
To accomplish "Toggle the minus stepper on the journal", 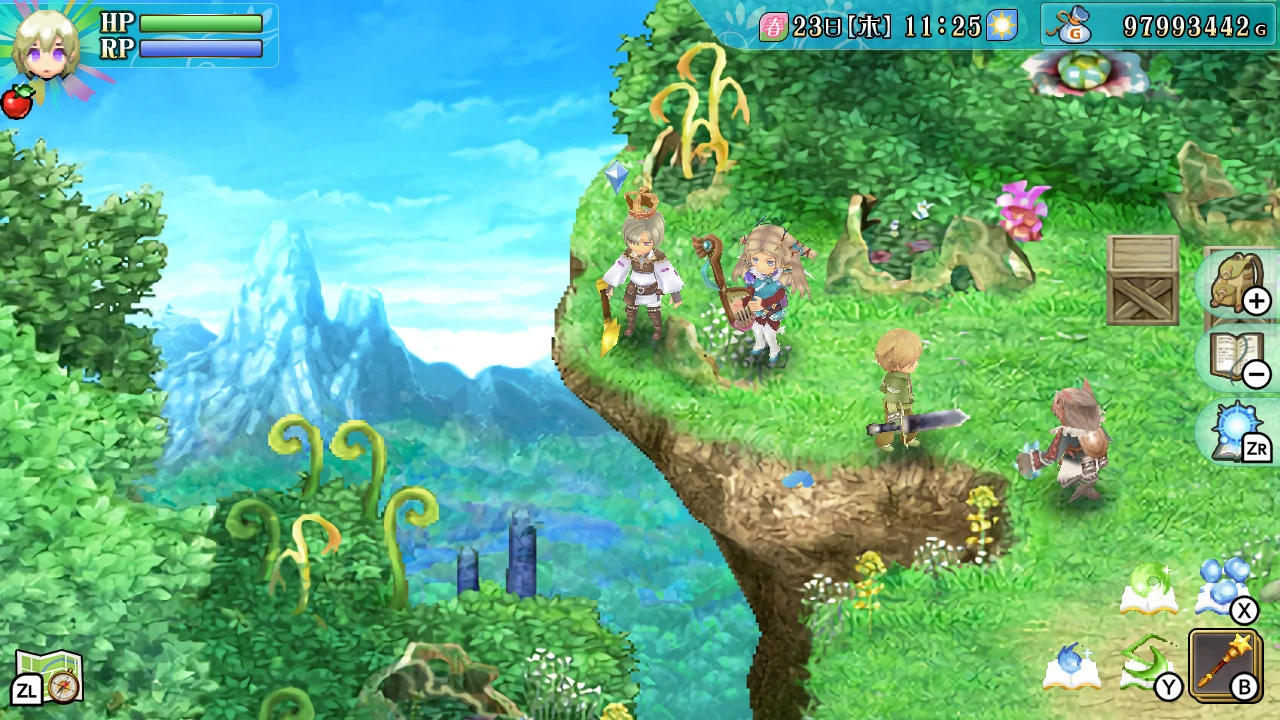I will 1257,373.
